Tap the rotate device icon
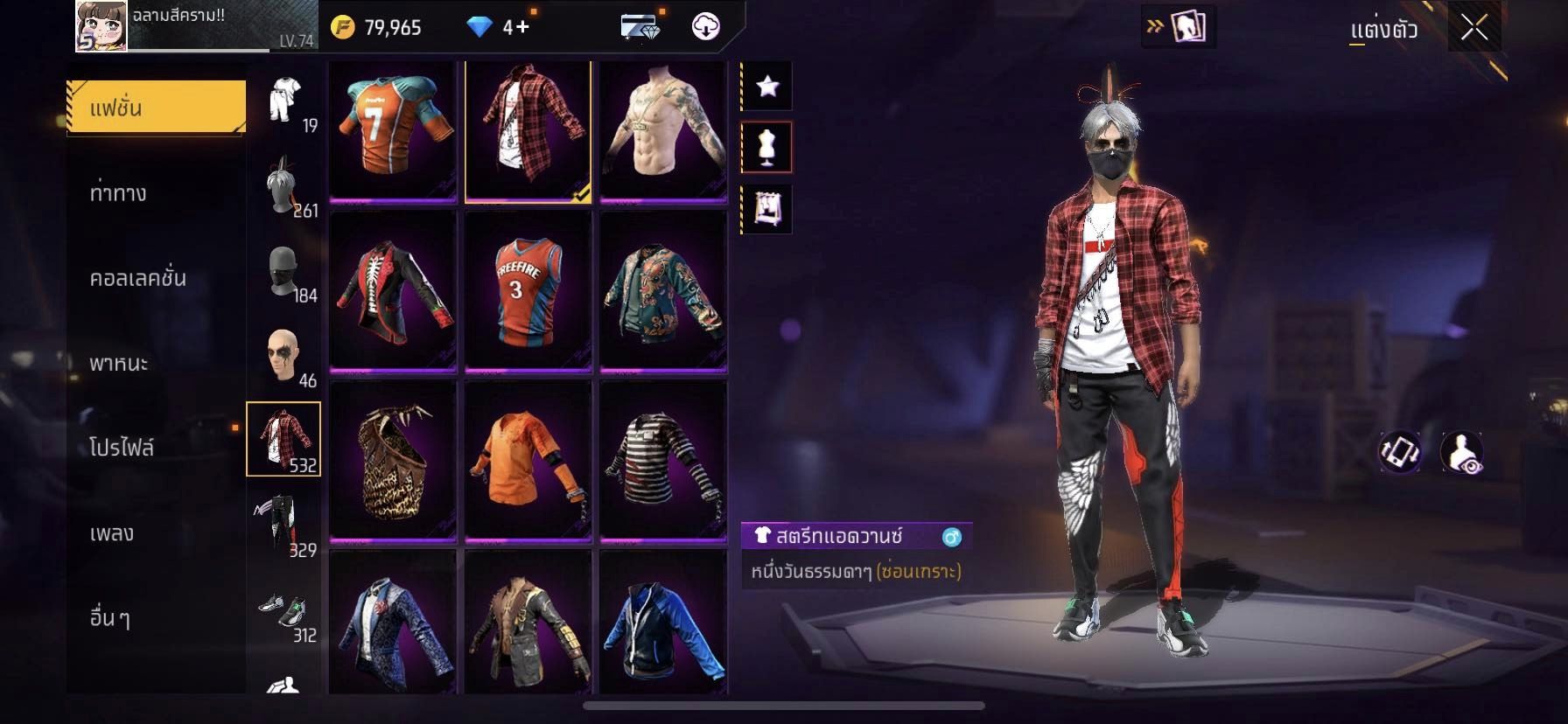This screenshot has height=724, width=1568. pyautogui.click(x=1400, y=453)
